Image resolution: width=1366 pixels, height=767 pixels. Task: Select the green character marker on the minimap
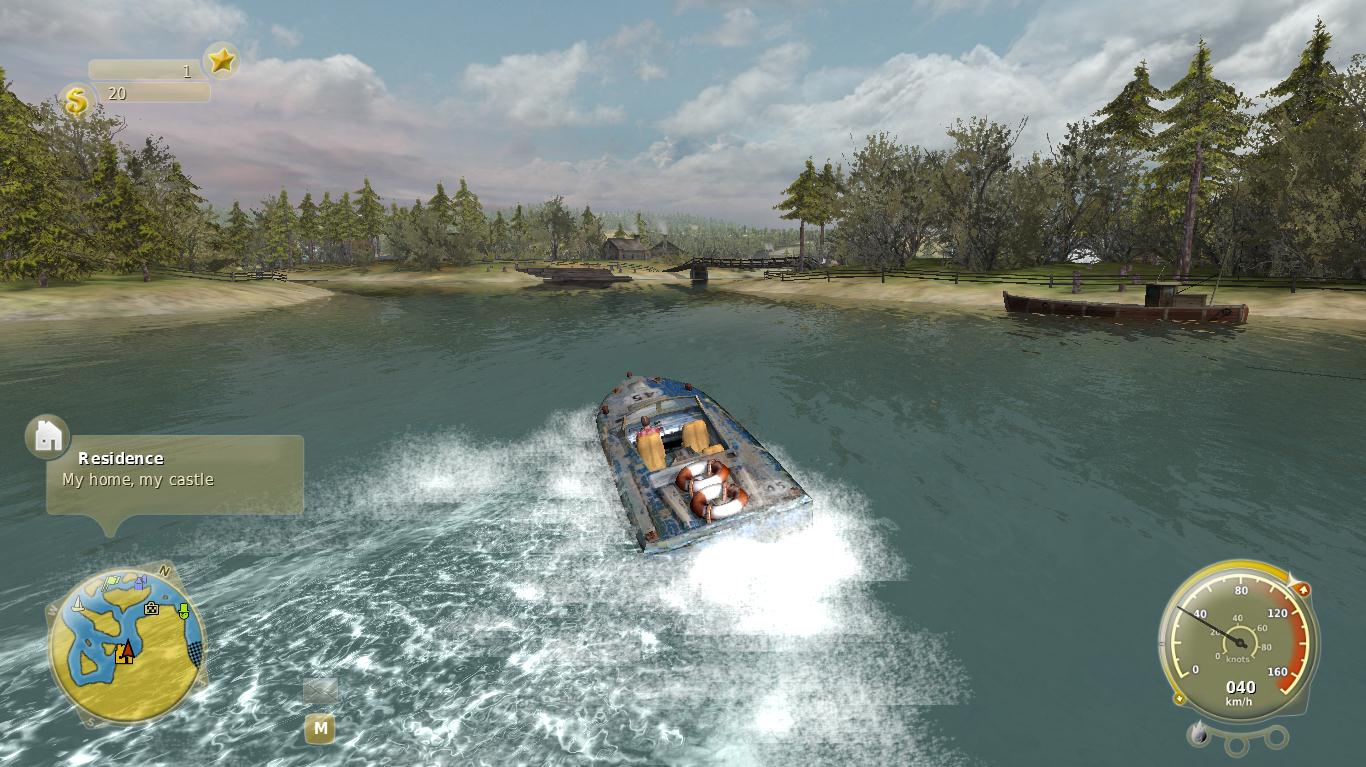coord(184,610)
